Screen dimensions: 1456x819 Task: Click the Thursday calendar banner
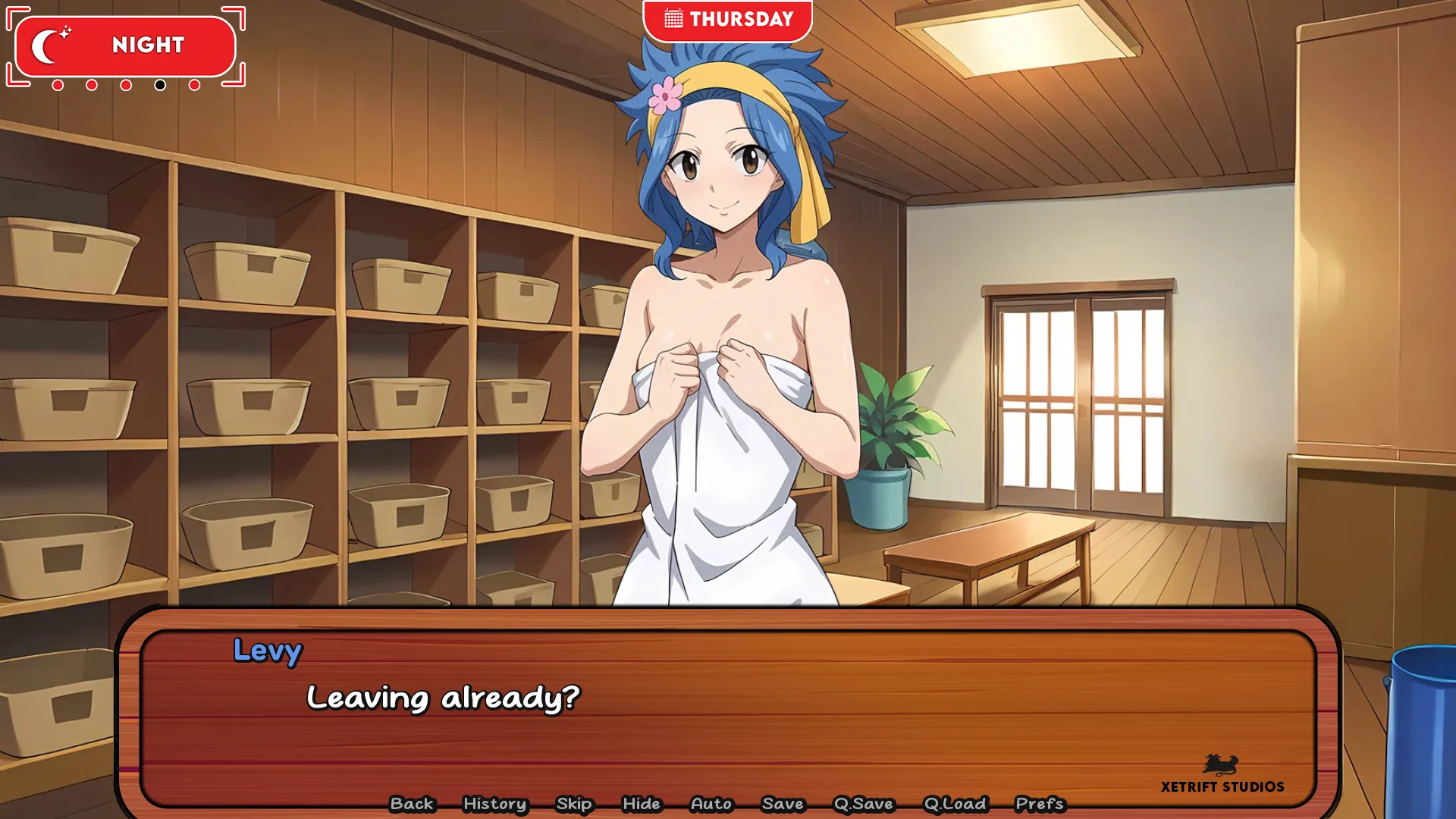tap(727, 19)
